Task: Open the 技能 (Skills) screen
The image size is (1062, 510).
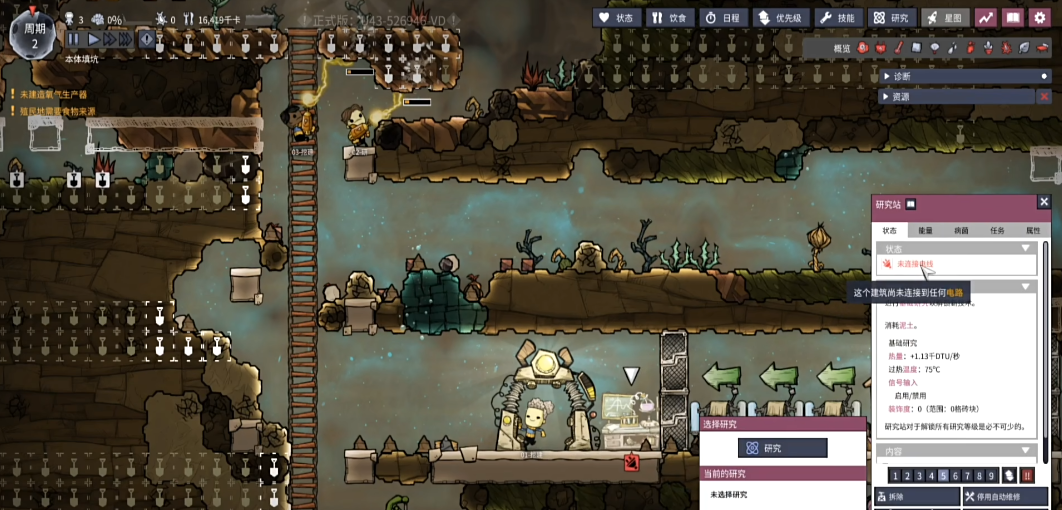Action: coord(838,17)
